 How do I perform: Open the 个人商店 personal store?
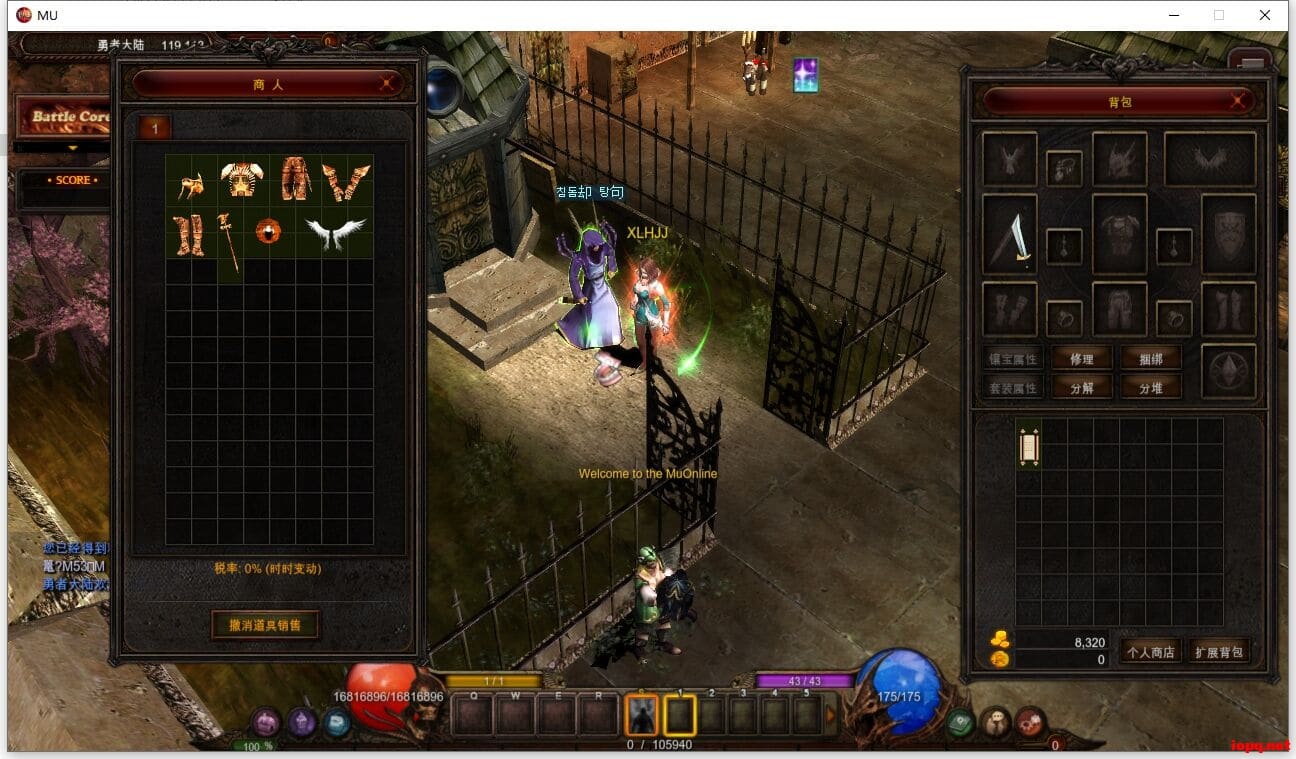coord(1150,652)
